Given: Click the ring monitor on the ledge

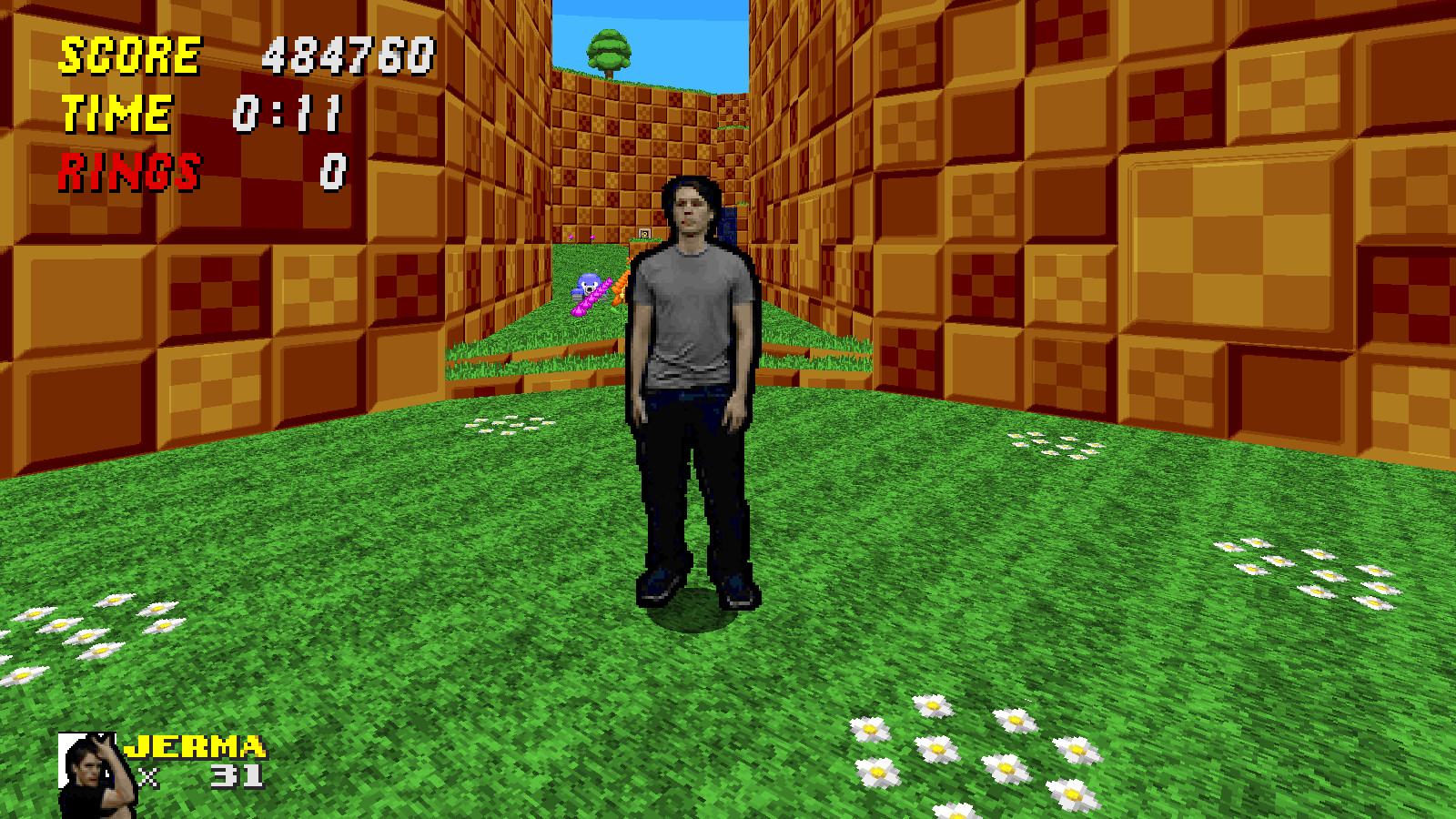Looking at the screenshot, I should click(644, 233).
